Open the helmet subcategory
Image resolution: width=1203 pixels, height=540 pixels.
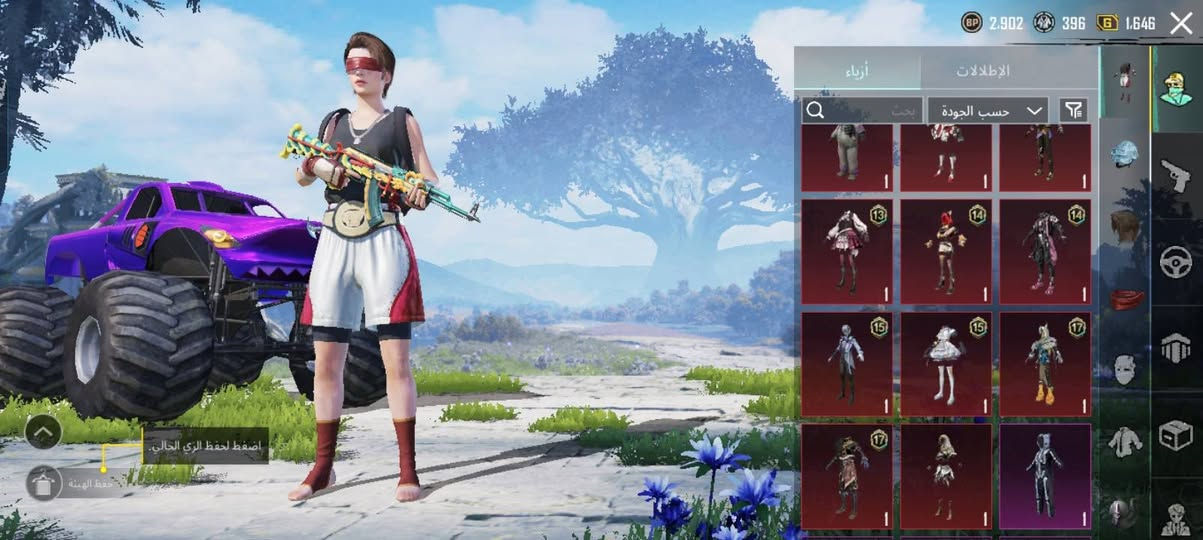point(1126,154)
